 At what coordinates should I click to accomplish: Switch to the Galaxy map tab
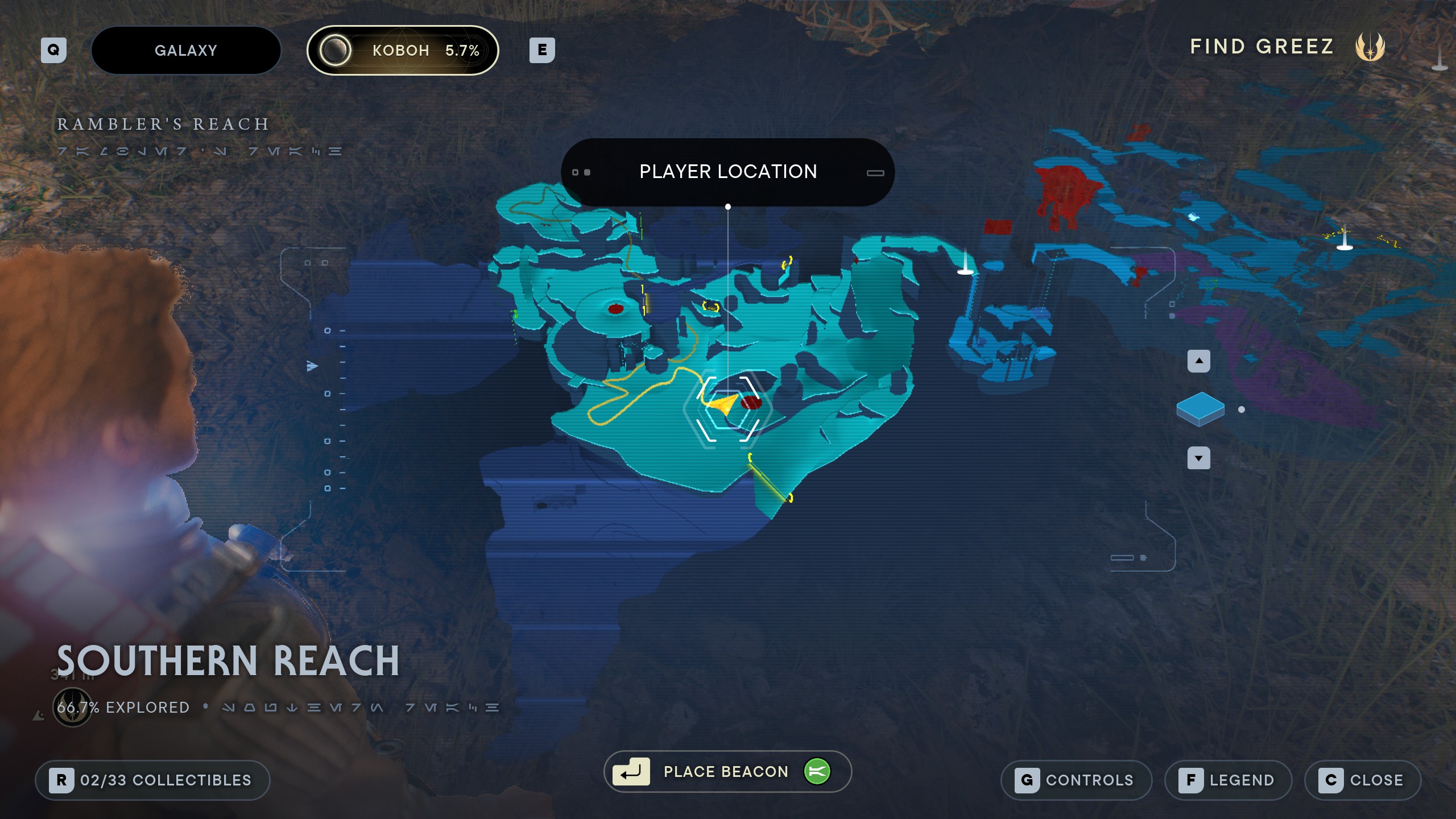[186, 50]
